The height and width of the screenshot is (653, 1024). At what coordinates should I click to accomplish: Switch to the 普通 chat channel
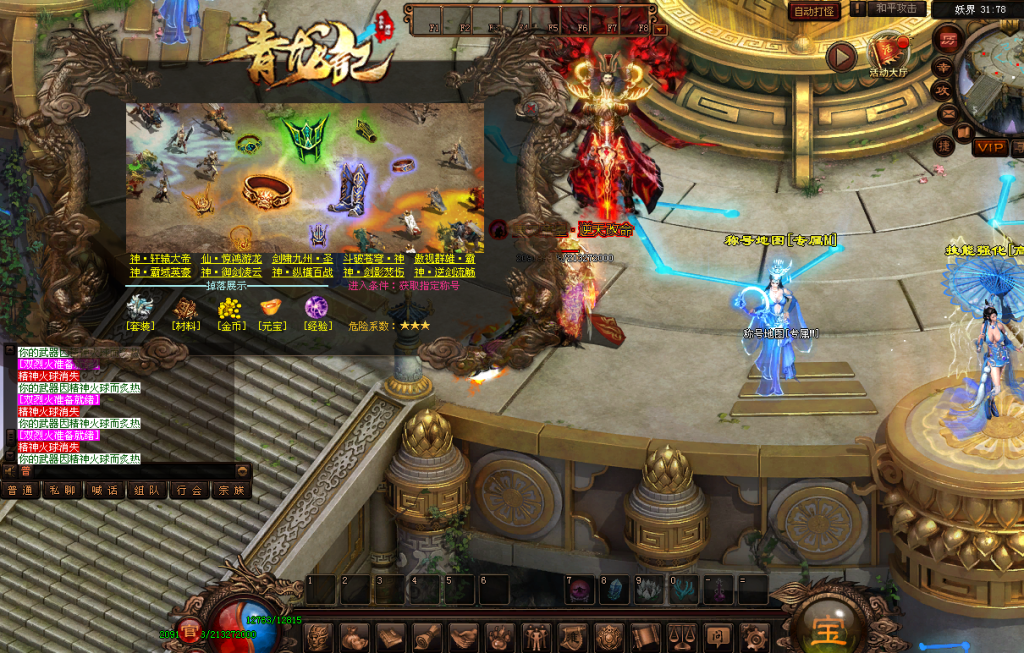click(x=20, y=491)
